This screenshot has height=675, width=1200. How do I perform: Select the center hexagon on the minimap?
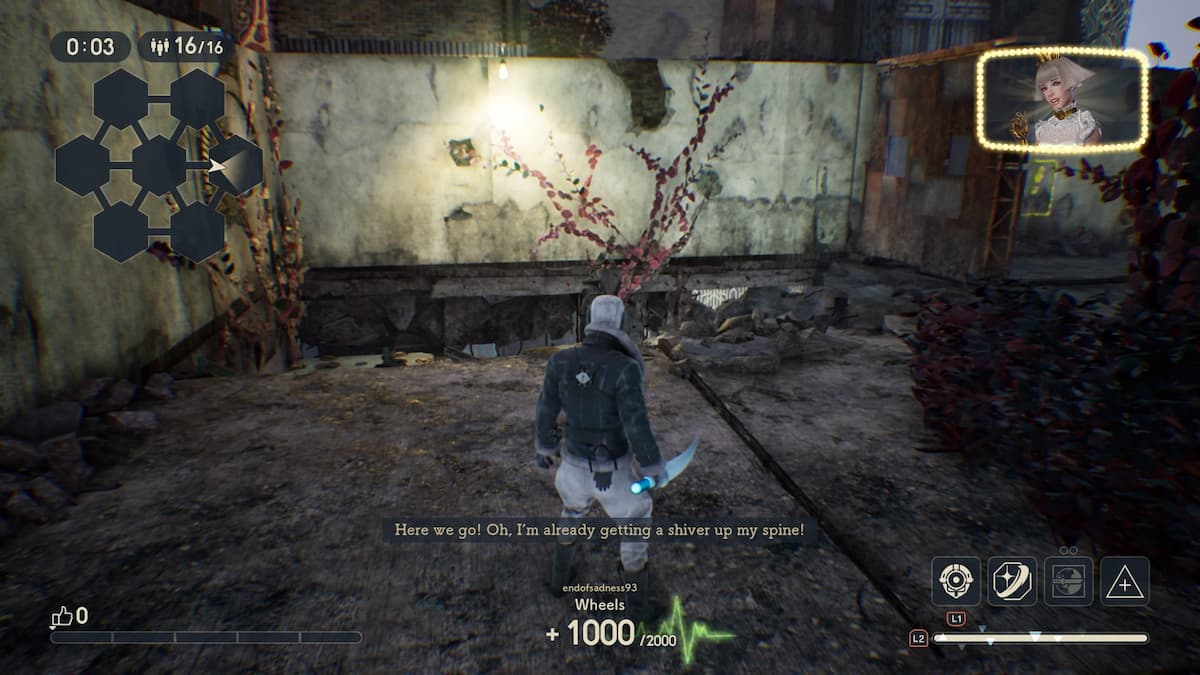point(159,165)
